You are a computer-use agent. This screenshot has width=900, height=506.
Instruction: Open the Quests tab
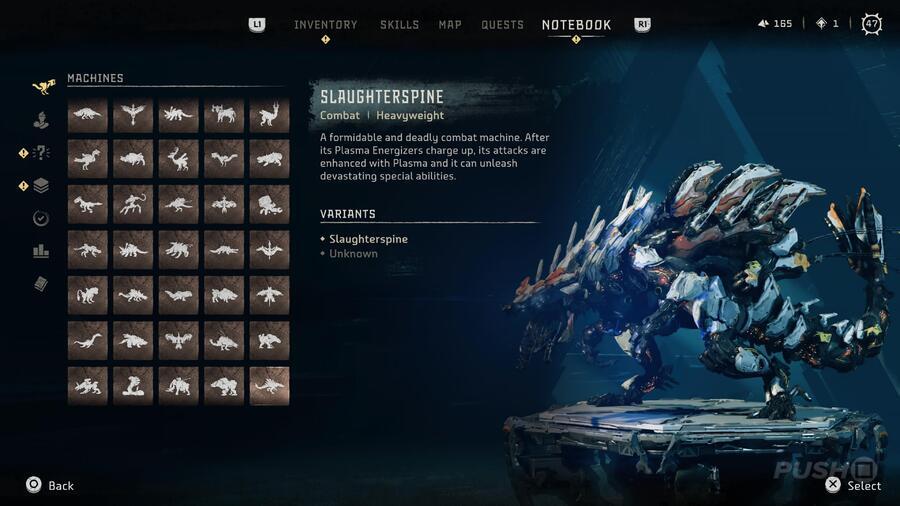502,25
